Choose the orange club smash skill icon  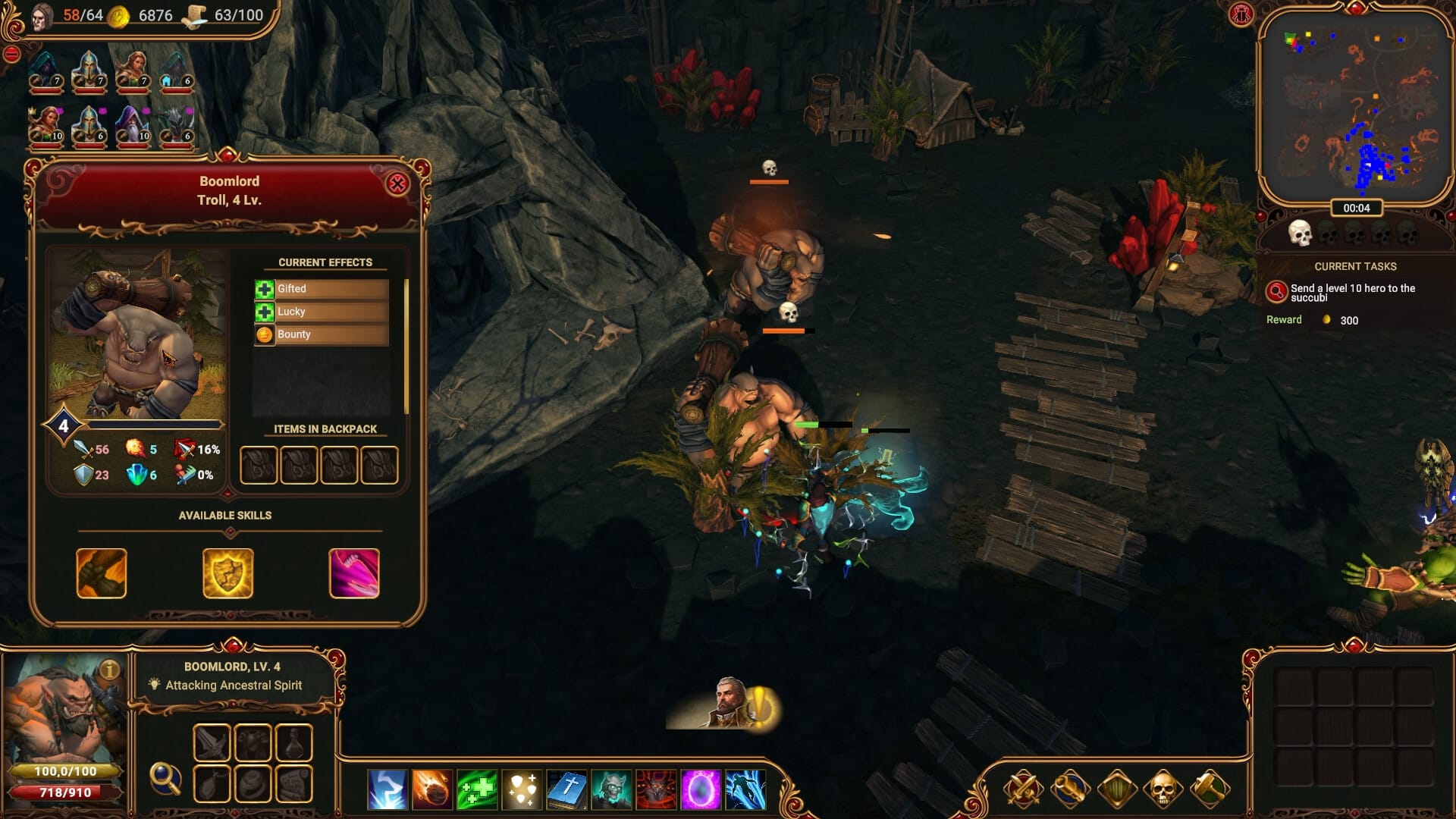[x=102, y=573]
